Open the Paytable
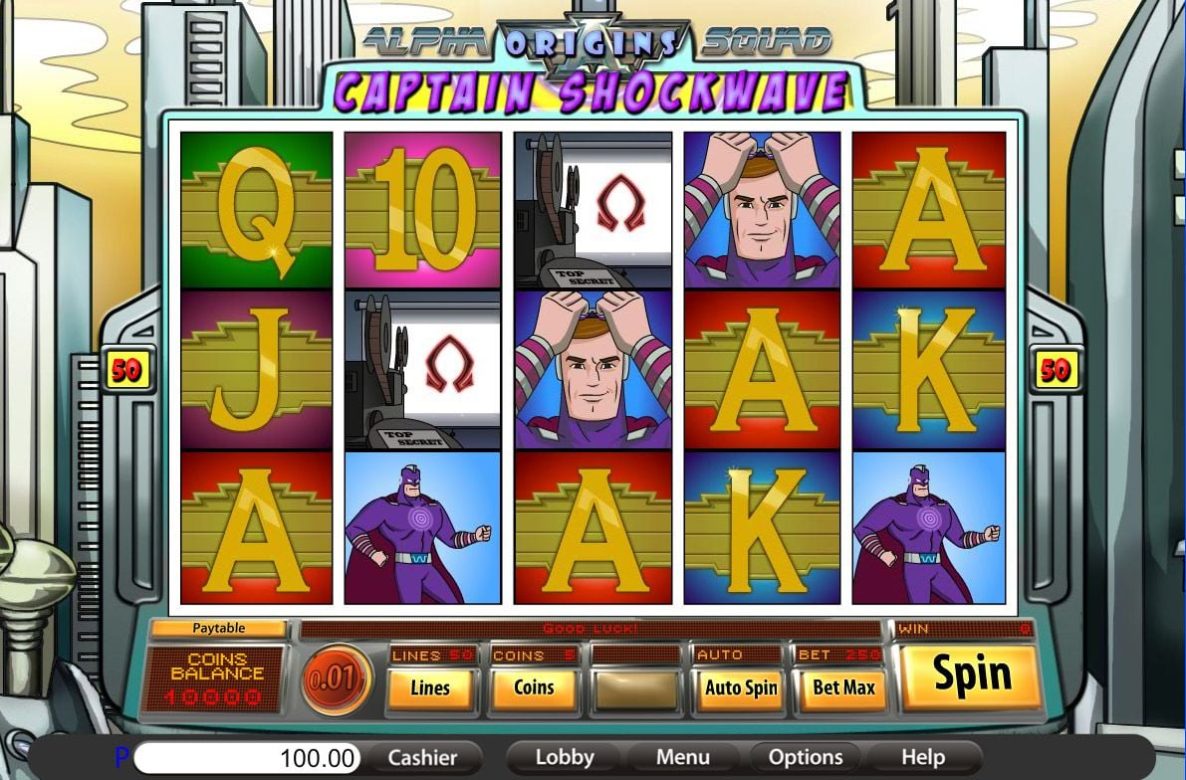1186x780 pixels. pos(219,629)
